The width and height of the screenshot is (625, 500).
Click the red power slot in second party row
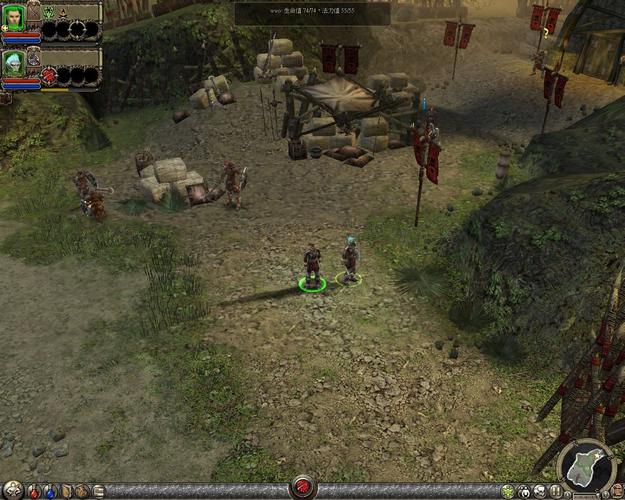click(x=48, y=75)
